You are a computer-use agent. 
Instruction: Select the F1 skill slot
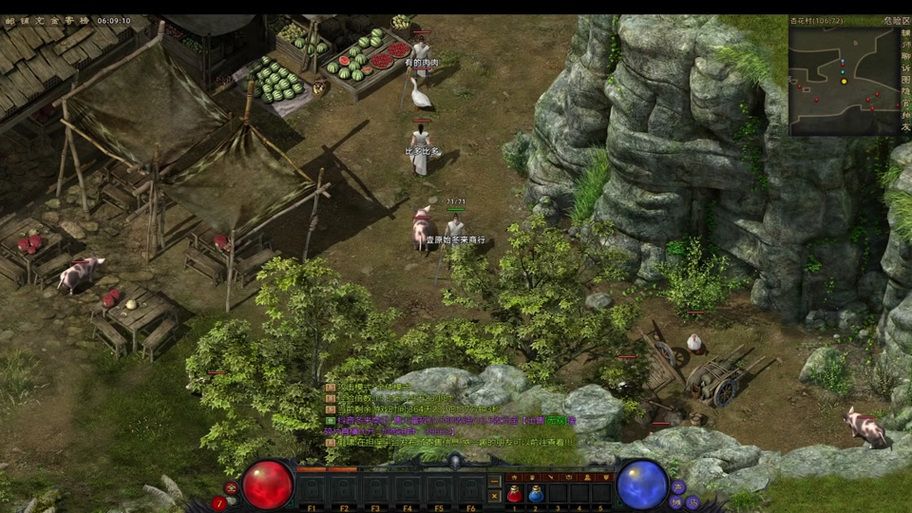pos(312,489)
